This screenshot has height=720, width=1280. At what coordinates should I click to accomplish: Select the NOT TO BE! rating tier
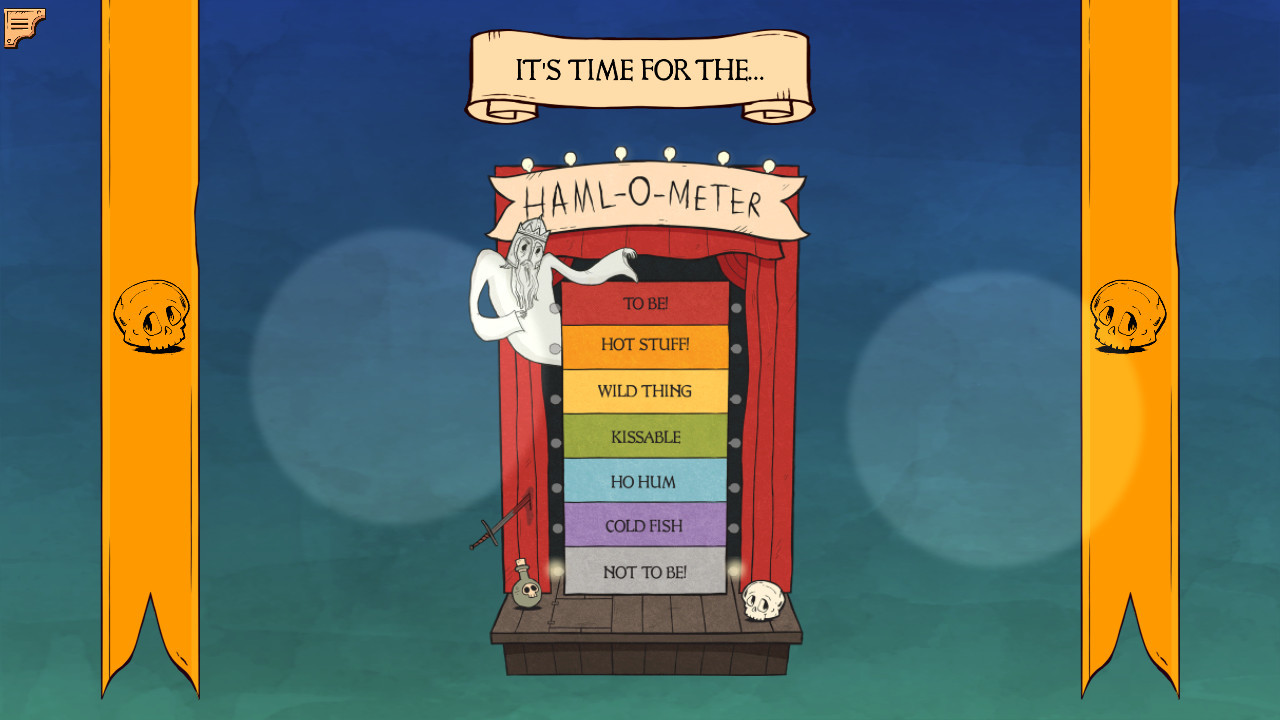[646, 572]
